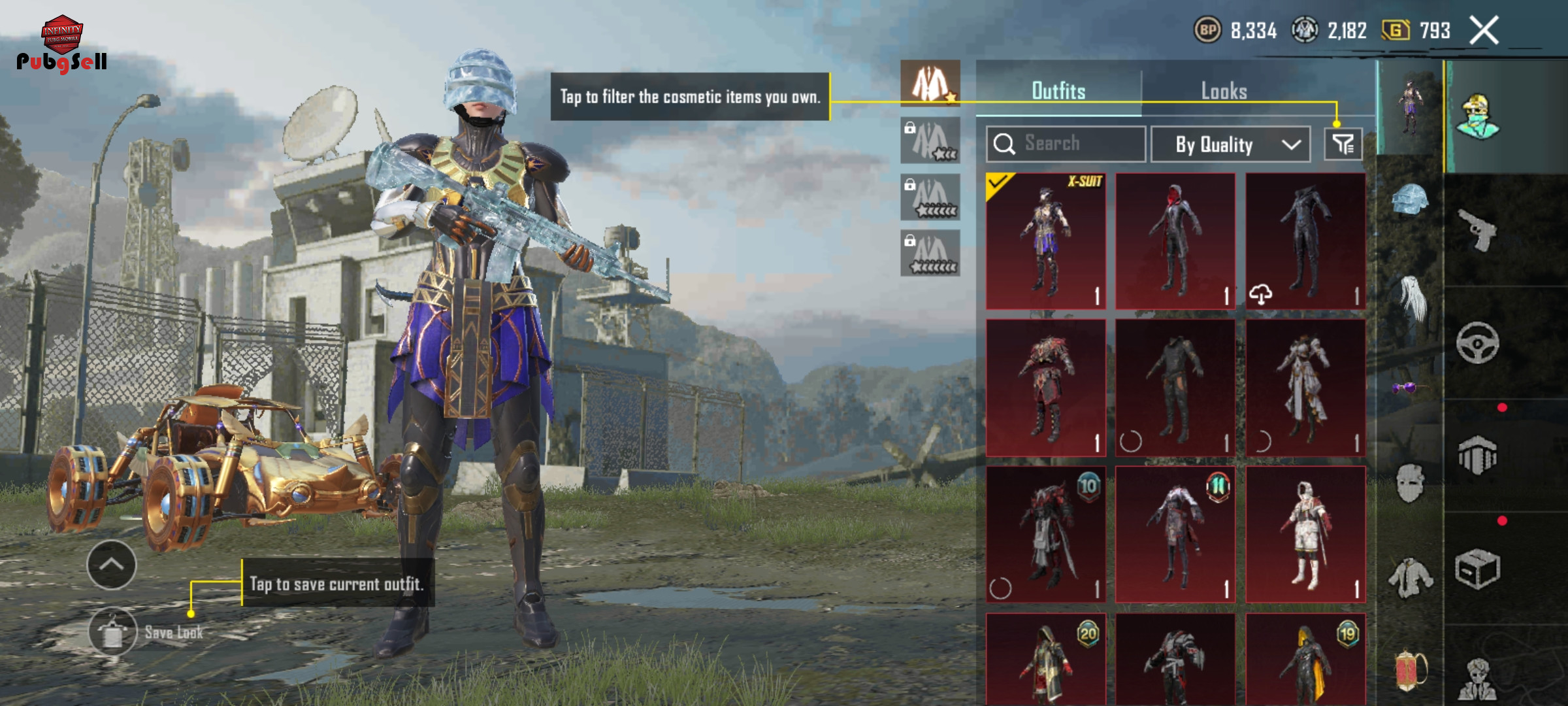Open the vehicle steering wheel category

pos(1477,343)
